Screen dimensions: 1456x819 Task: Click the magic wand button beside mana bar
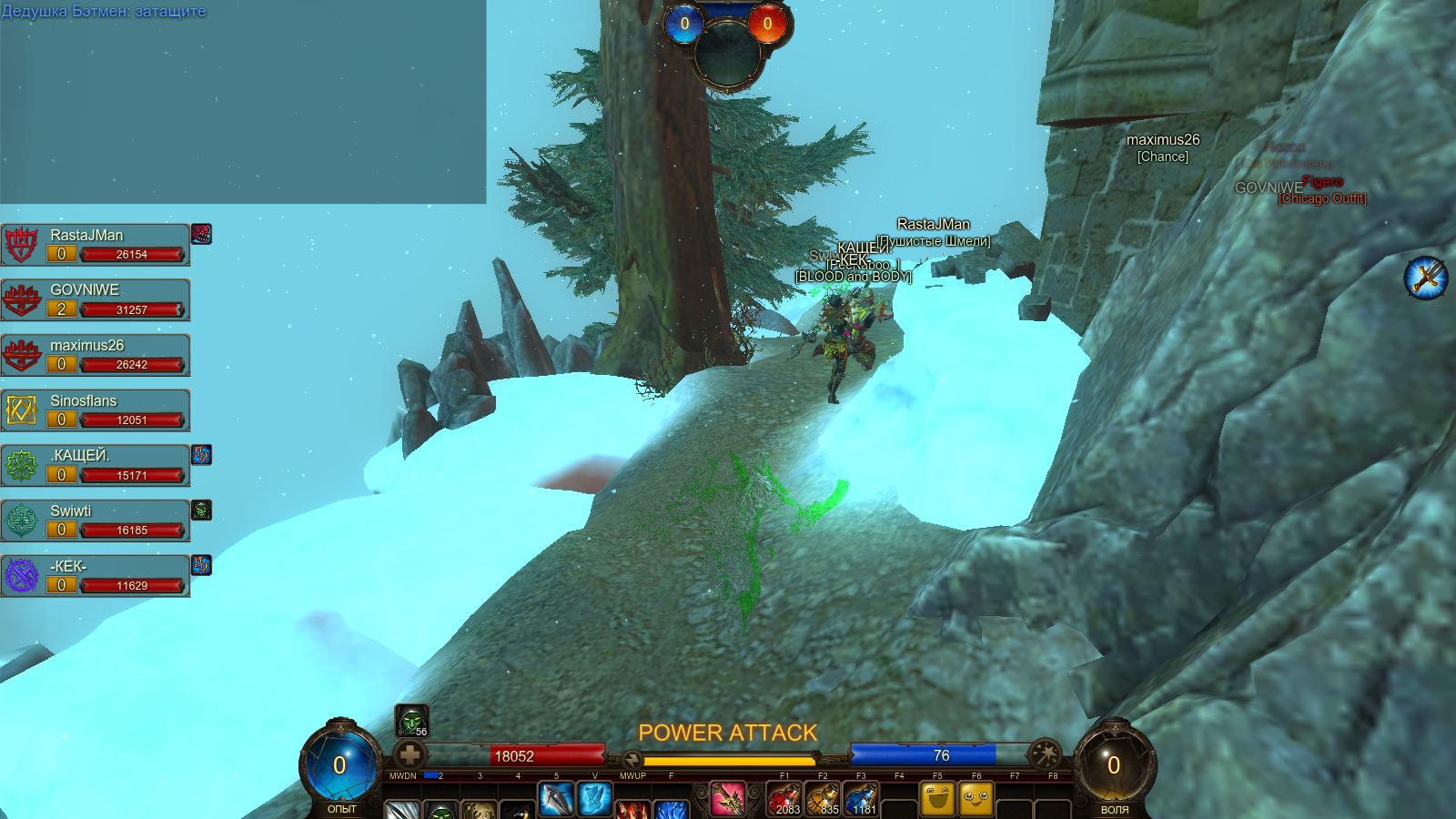point(1044,754)
